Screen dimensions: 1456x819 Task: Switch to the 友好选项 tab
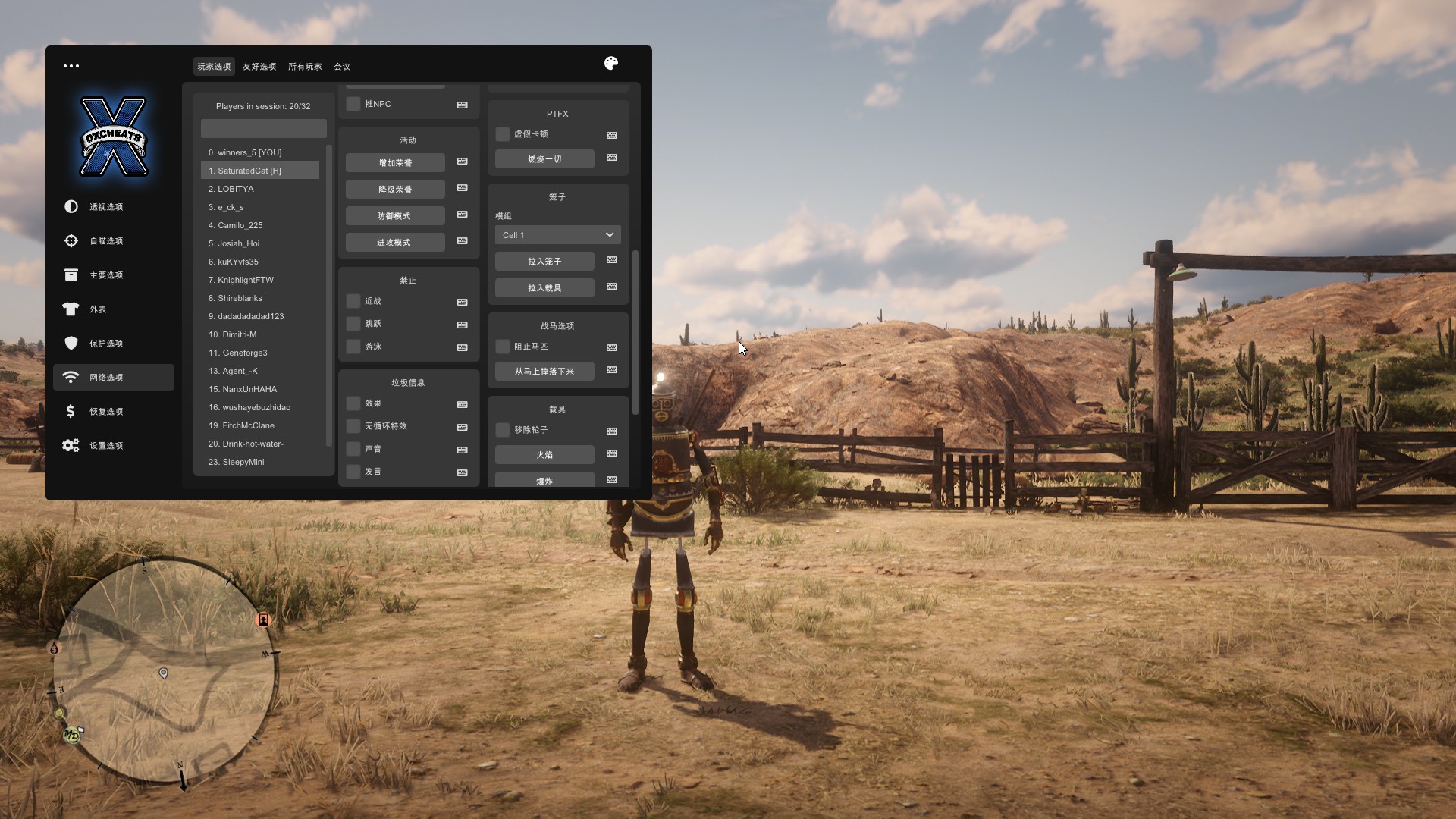click(259, 67)
